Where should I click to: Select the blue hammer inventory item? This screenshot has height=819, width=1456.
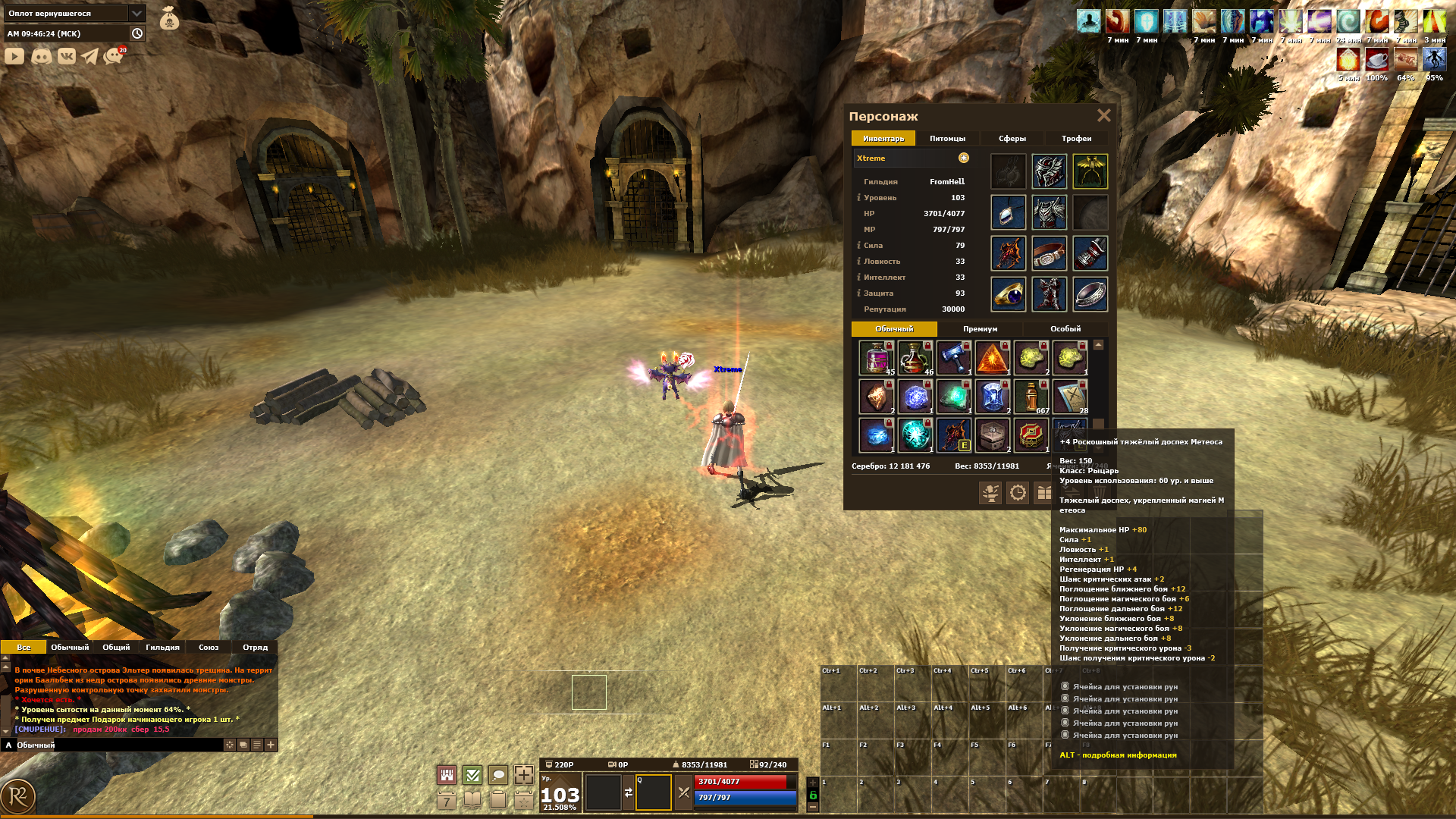[953, 357]
